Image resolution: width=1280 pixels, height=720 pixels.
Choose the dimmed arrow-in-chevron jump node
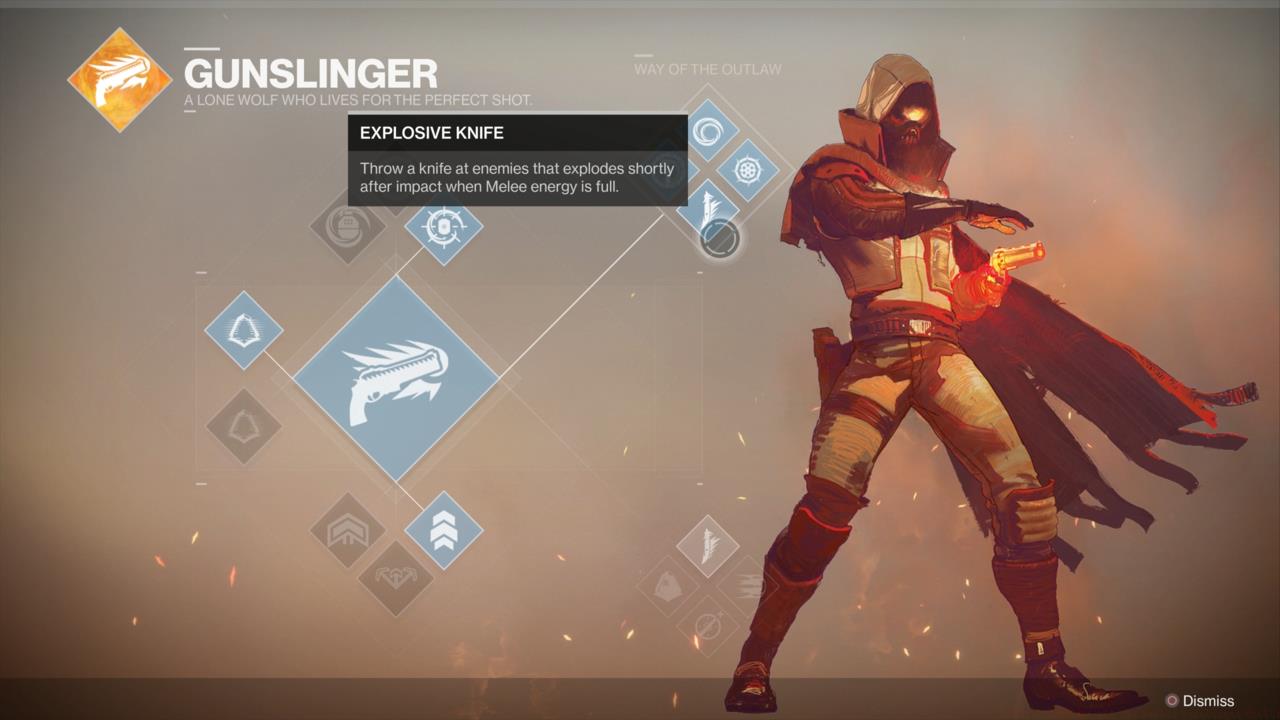coord(347,530)
